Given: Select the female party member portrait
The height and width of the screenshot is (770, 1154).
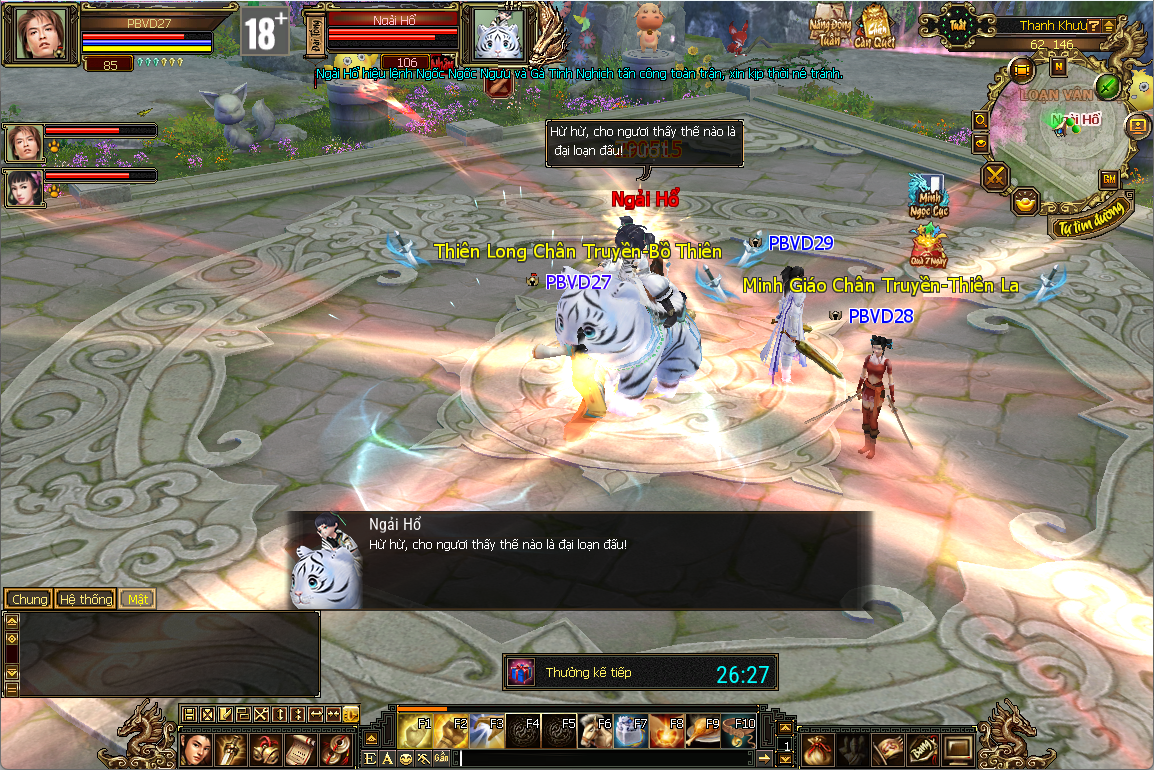Looking at the screenshot, I should pyautogui.click(x=24, y=188).
